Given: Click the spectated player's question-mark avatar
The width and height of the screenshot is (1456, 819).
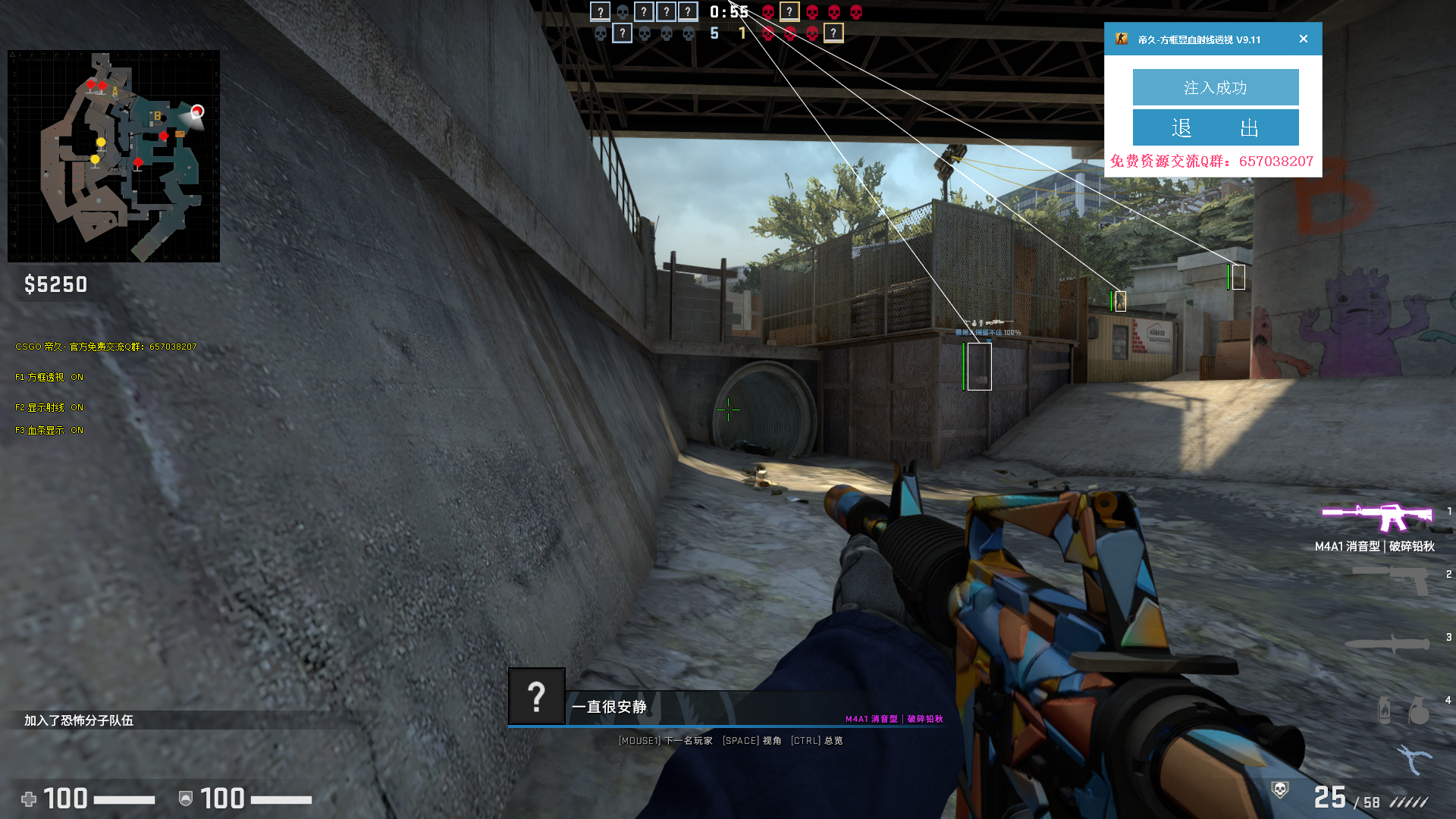Looking at the screenshot, I should coord(536,696).
